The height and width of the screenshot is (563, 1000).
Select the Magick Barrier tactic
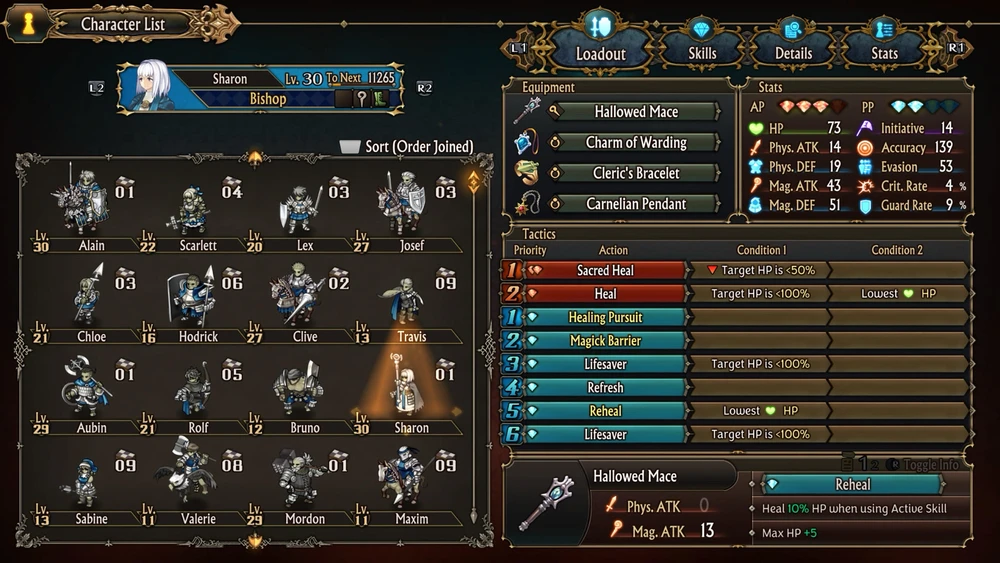click(605, 341)
